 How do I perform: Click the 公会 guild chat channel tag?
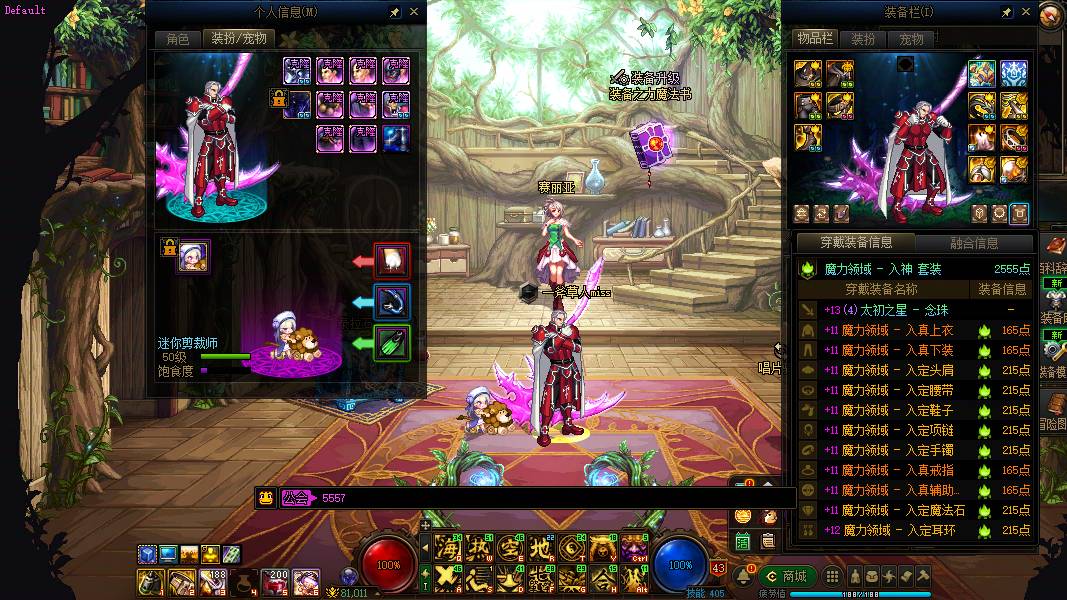point(296,497)
